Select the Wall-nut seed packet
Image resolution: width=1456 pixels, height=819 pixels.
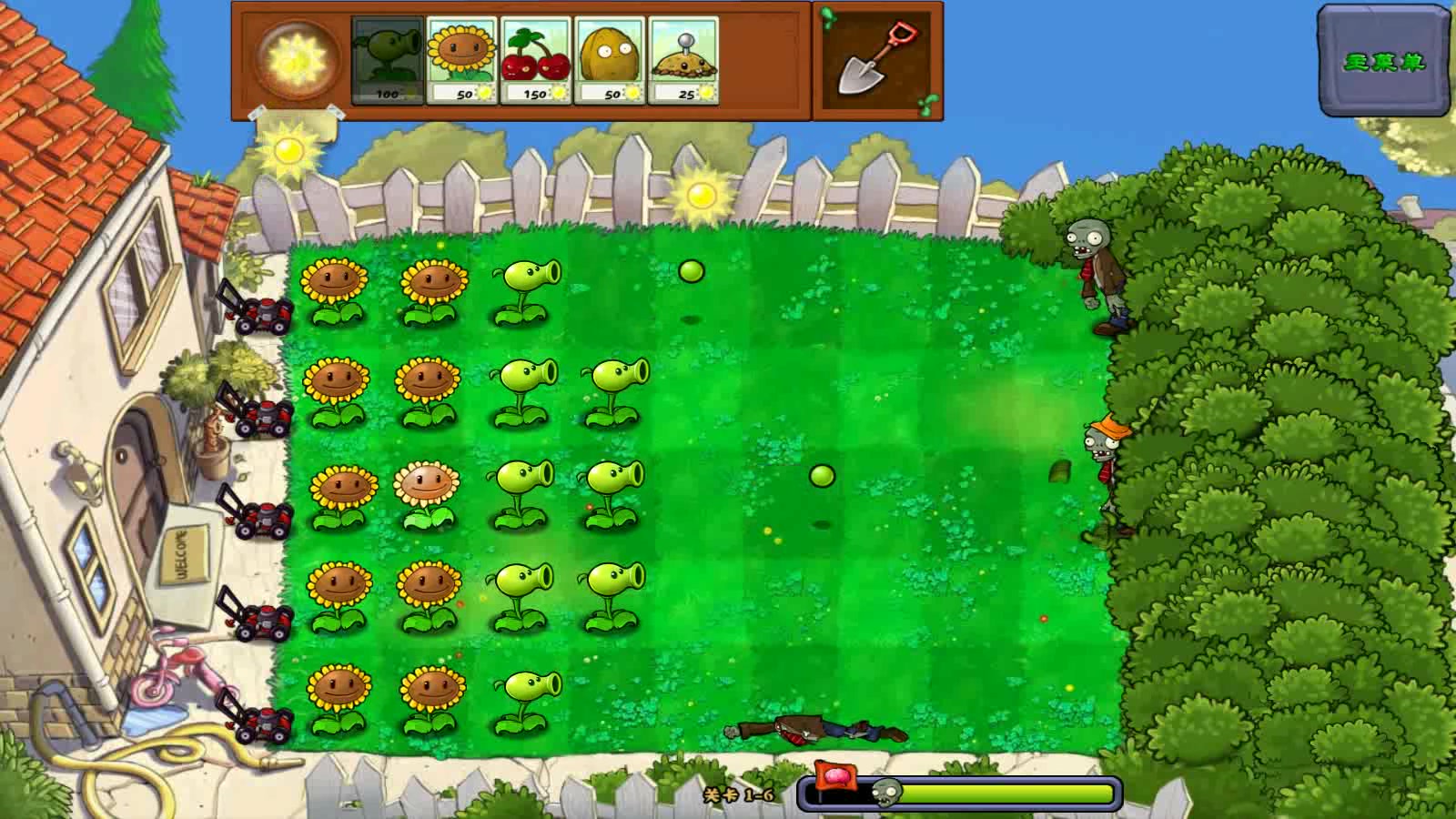611,60
